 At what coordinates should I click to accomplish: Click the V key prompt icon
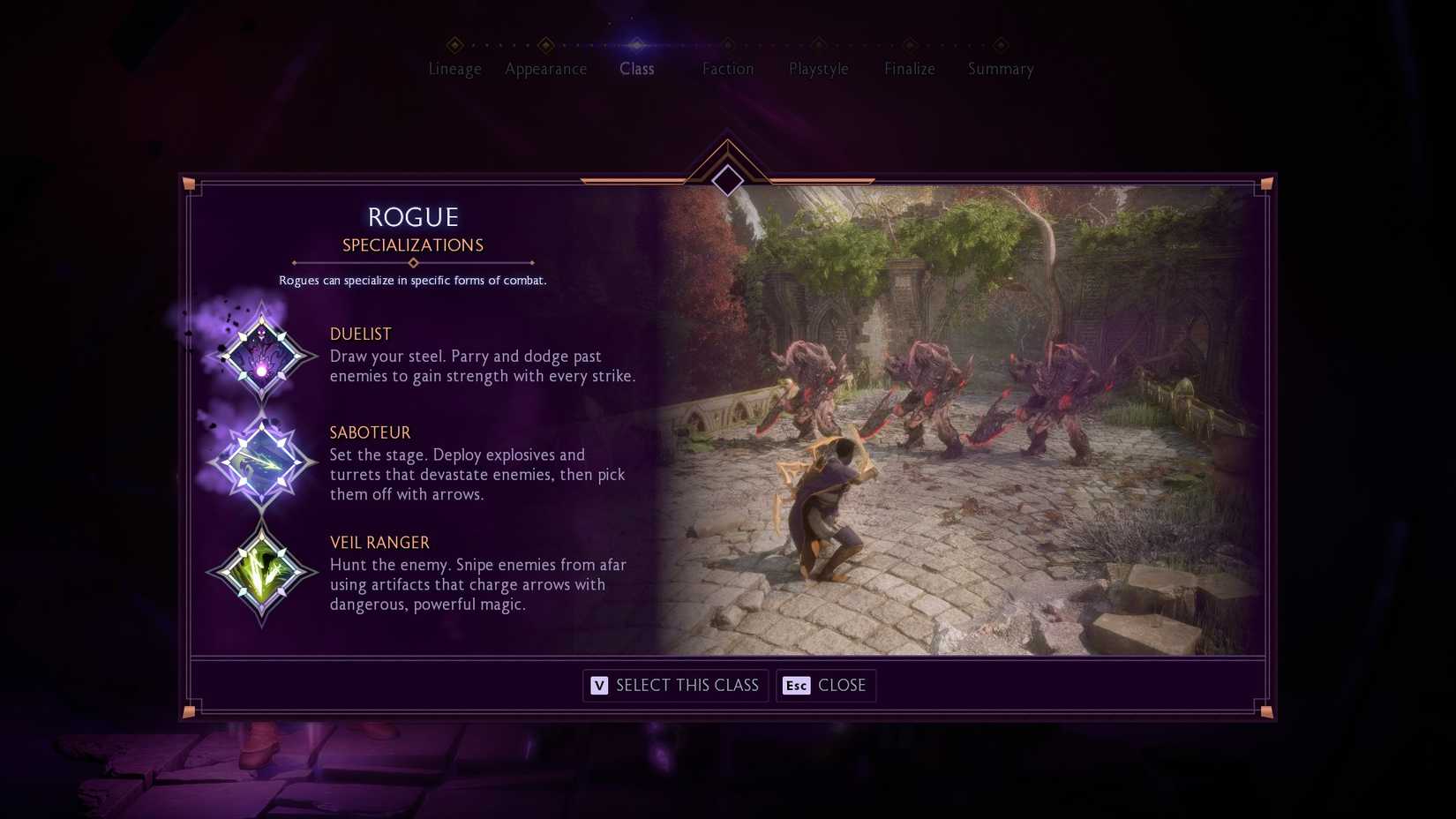(599, 686)
